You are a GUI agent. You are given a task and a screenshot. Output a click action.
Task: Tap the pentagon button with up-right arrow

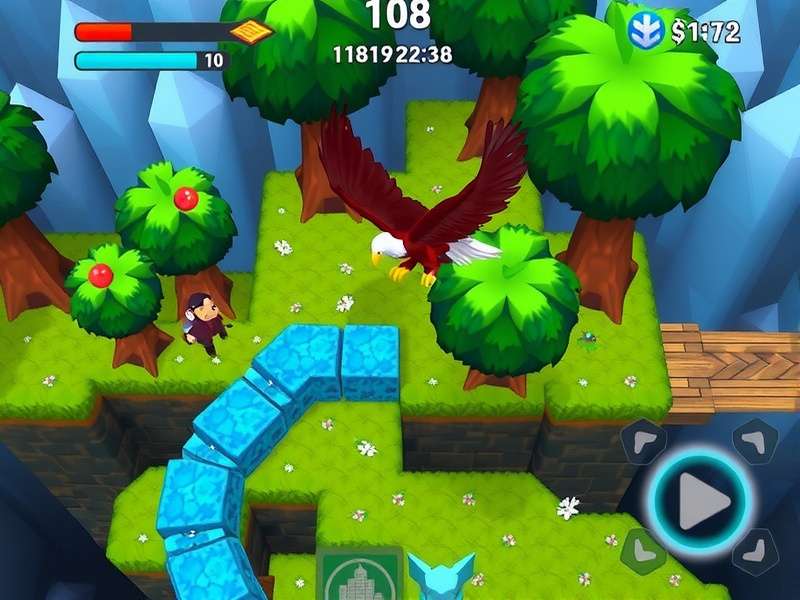pyautogui.click(x=755, y=439)
